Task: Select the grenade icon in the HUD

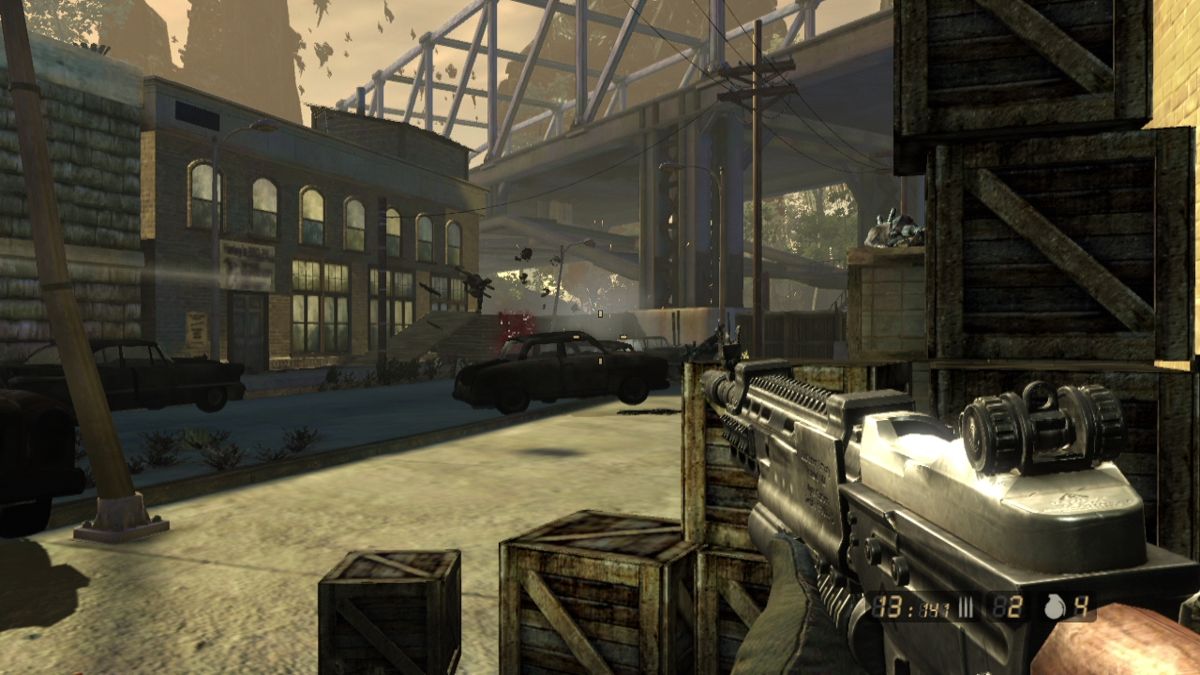Action: click(1055, 606)
